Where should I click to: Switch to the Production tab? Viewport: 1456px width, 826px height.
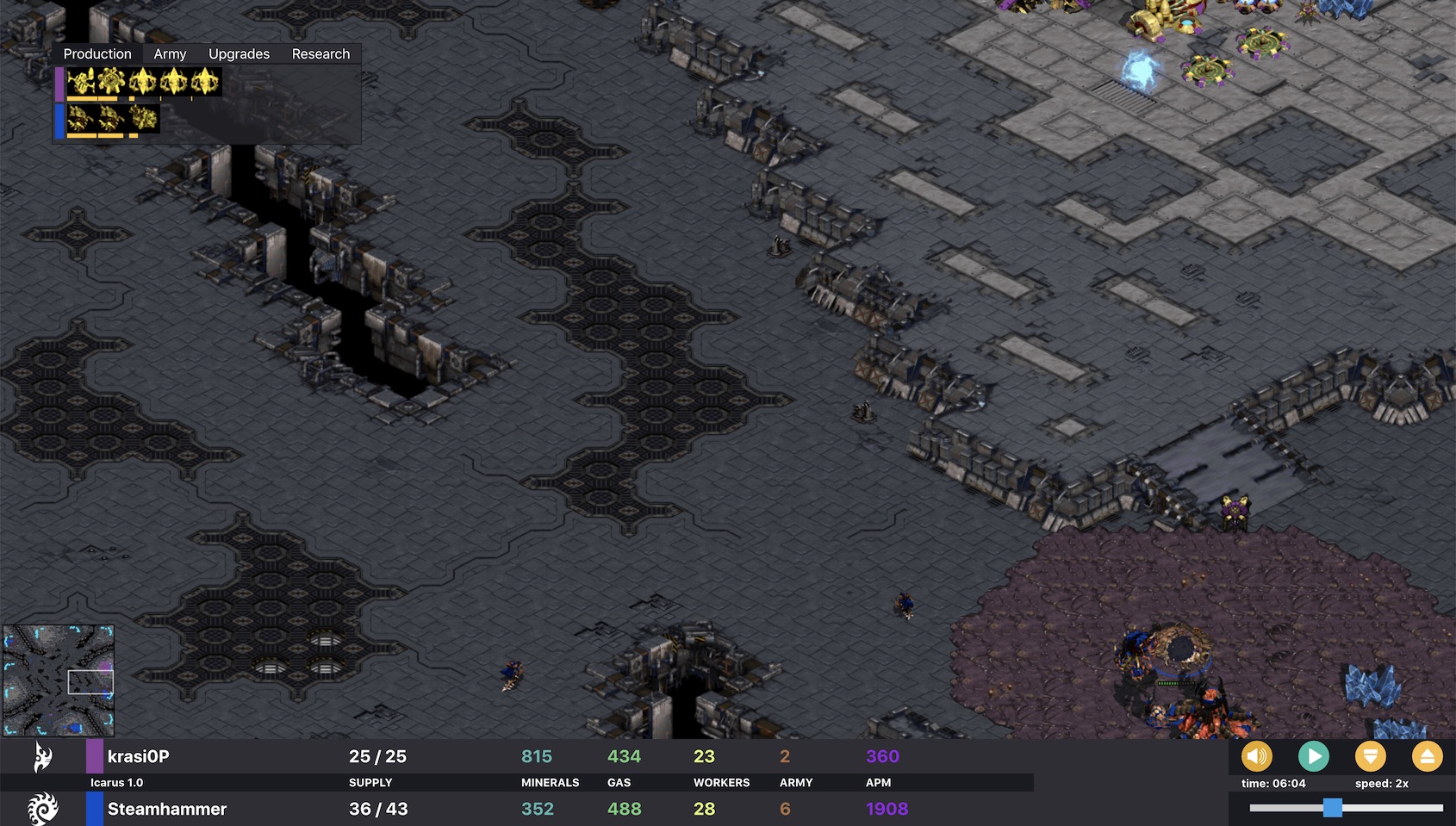pos(97,54)
